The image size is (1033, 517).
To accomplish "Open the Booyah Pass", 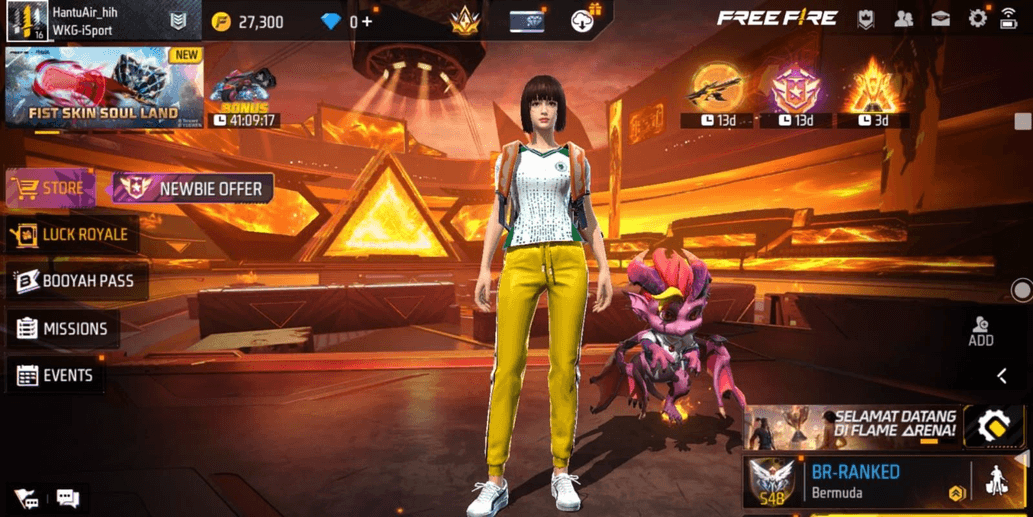I will pos(76,282).
